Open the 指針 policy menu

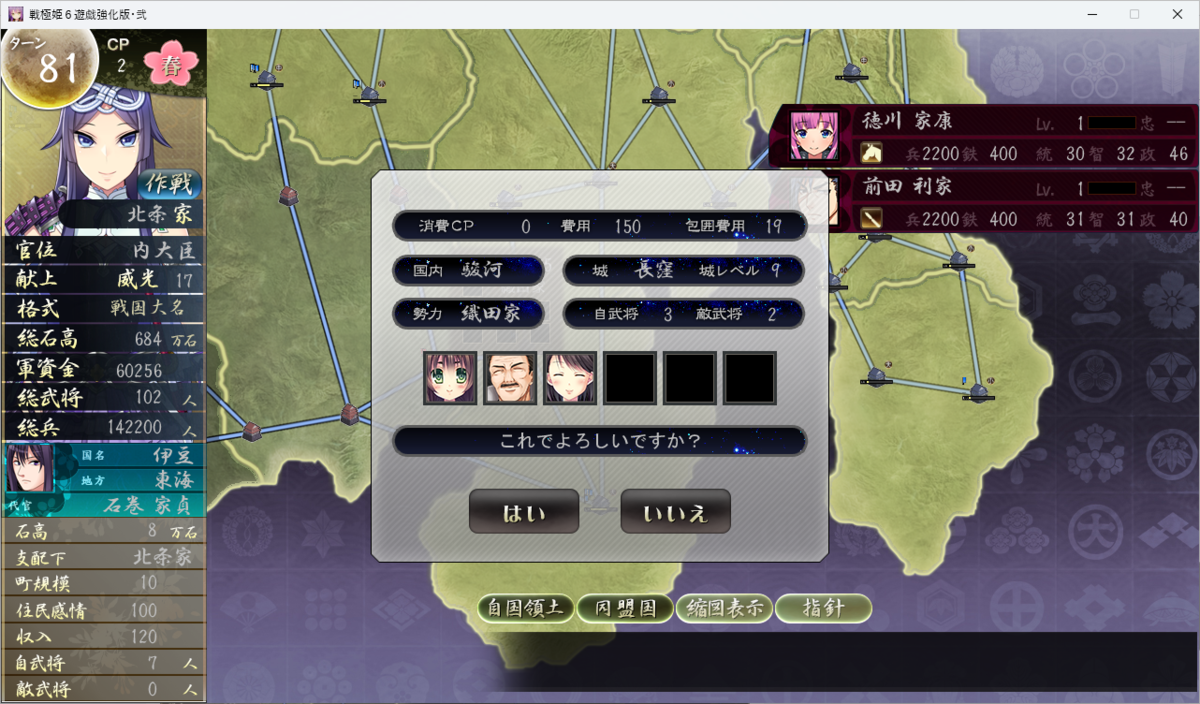point(823,608)
